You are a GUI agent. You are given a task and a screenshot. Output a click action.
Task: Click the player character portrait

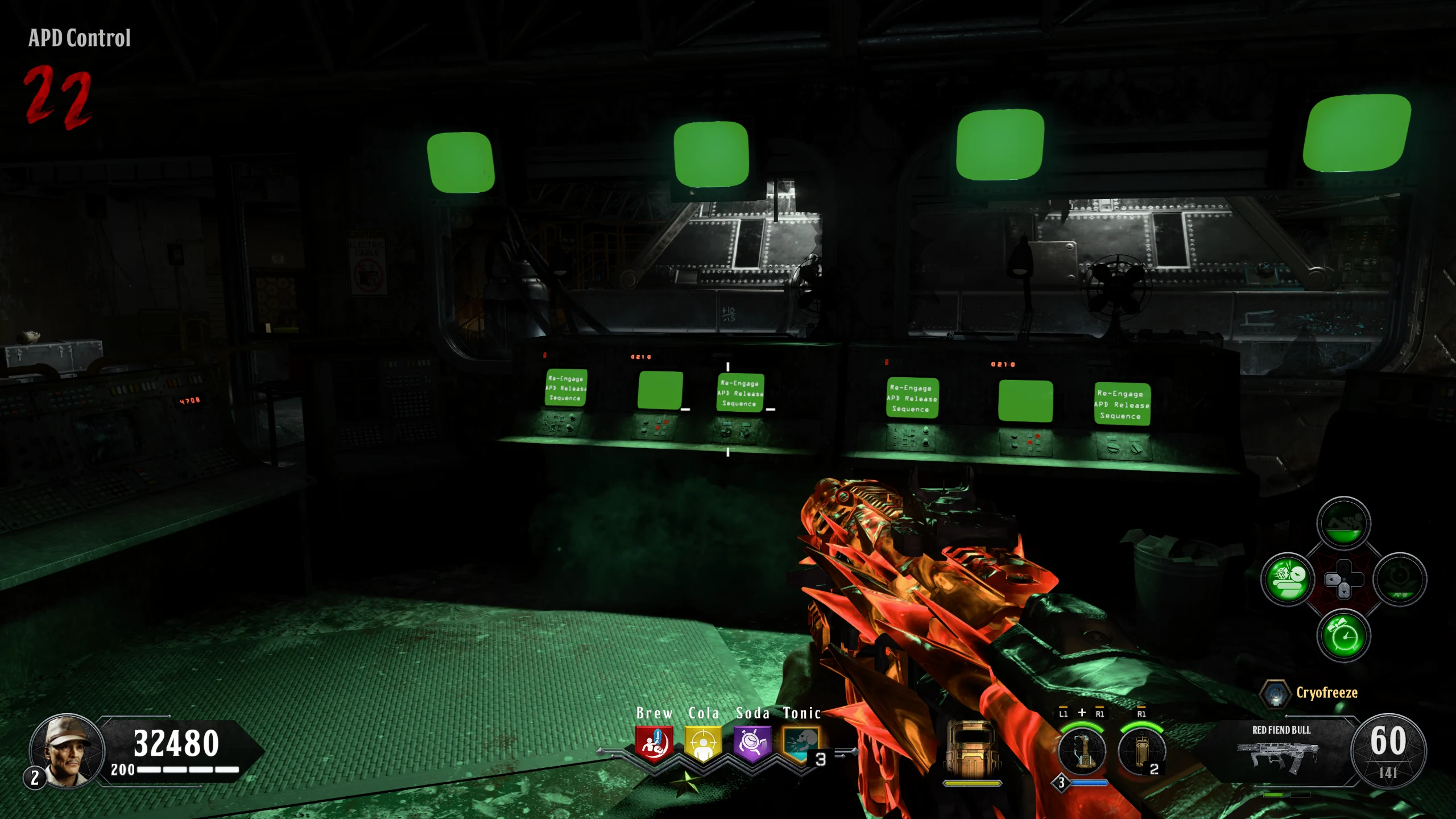(x=67, y=750)
